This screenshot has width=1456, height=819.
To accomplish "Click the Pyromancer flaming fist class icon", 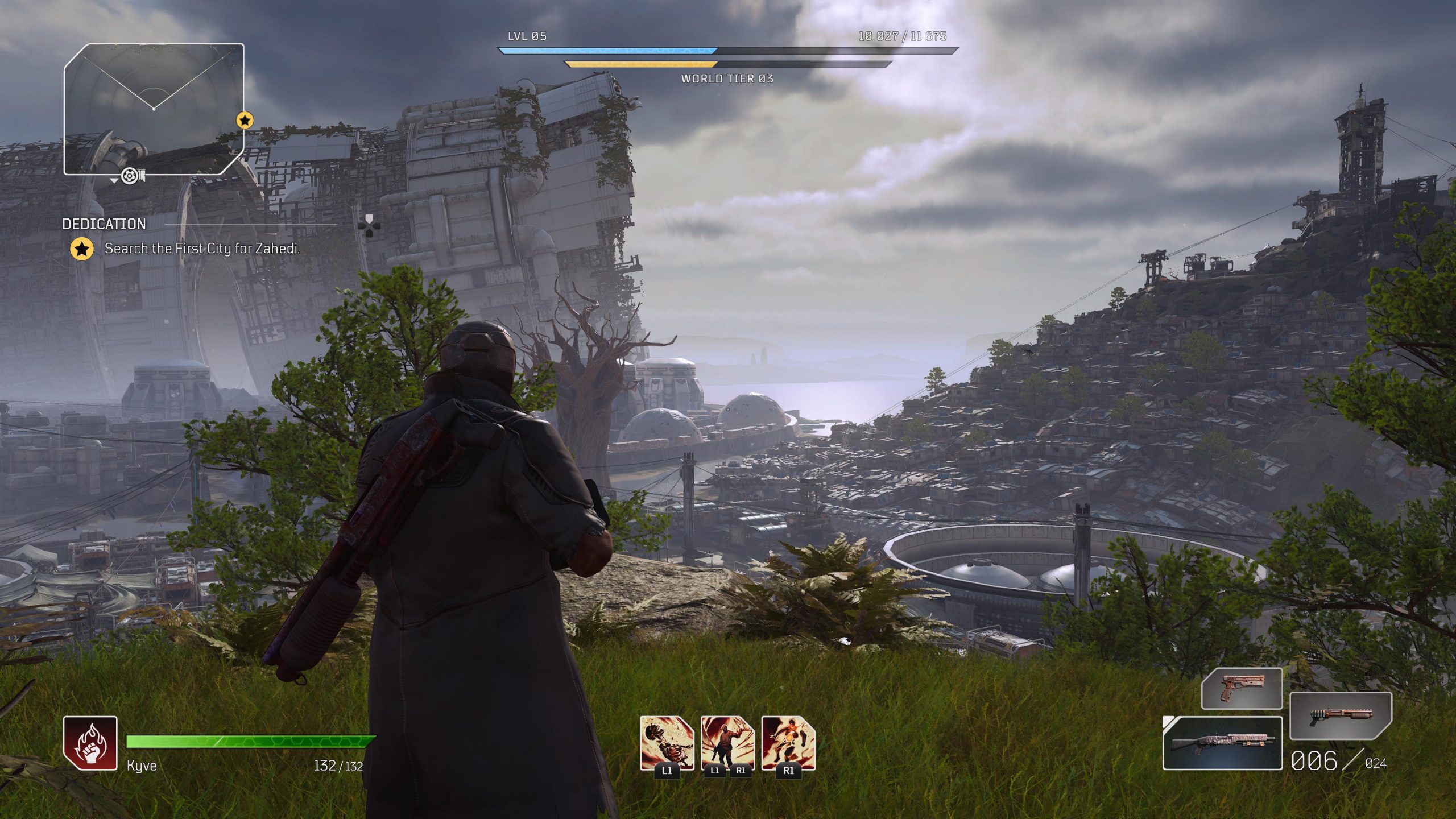I will click(90, 743).
